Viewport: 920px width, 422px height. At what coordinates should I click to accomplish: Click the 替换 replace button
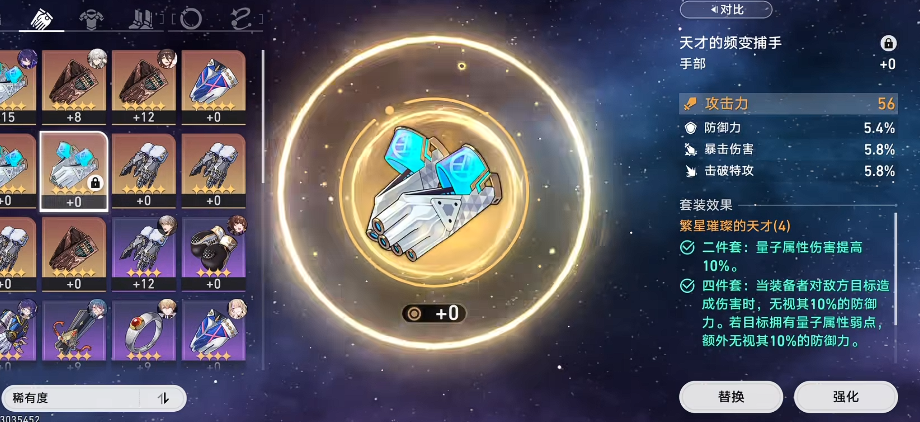[731, 396]
